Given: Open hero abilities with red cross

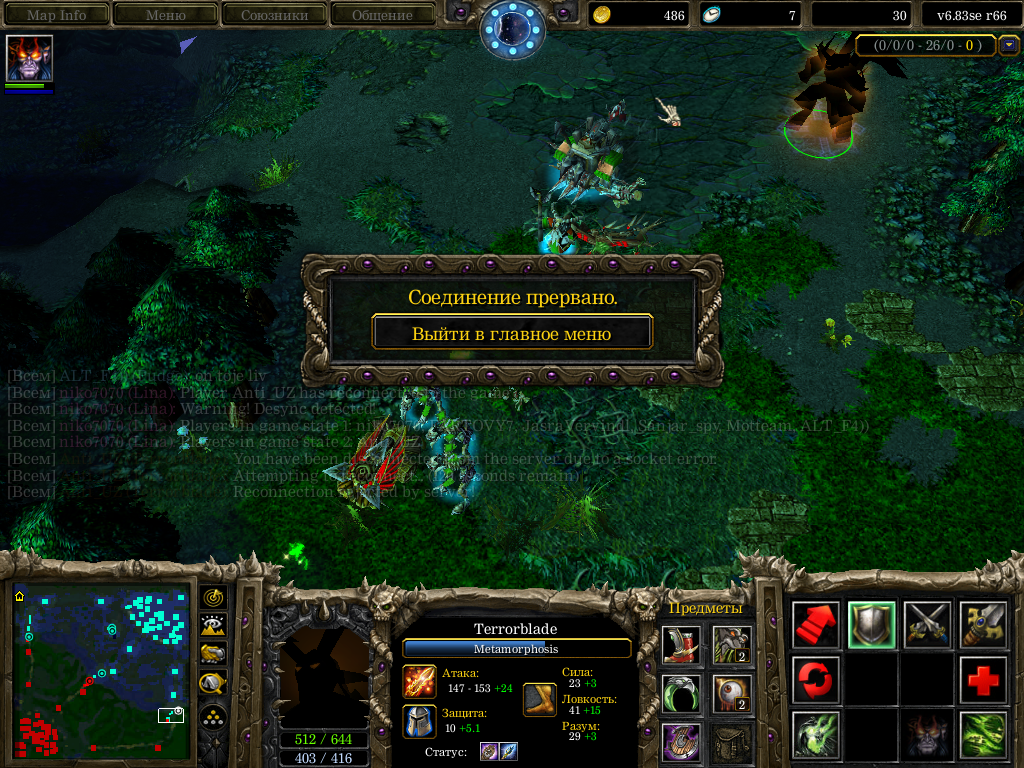Looking at the screenshot, I should pyautogui.click(x=984, y=681).
